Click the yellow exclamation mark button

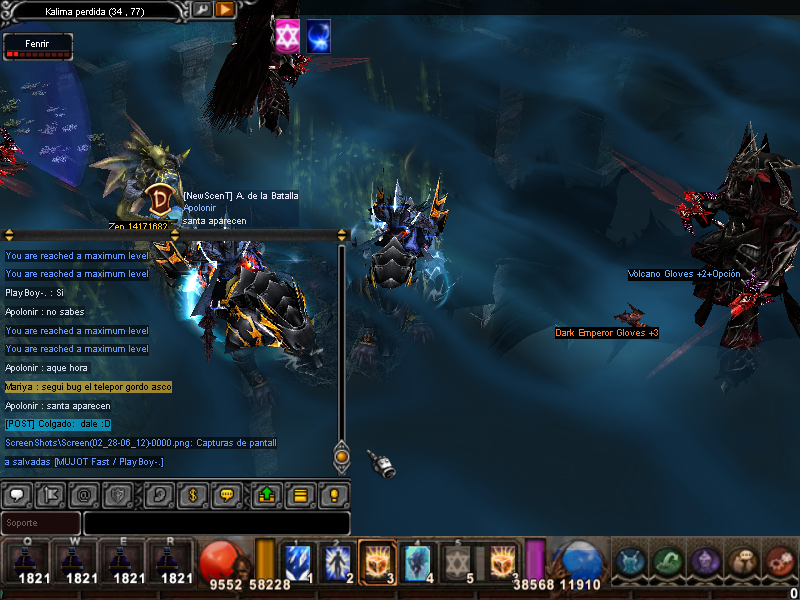pos(334,494)
